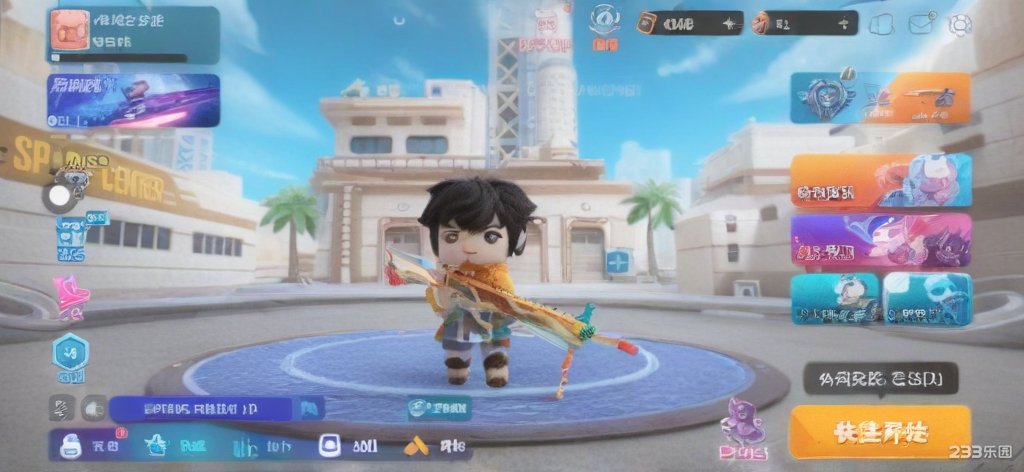The height and width of the screenshot is (472, 1024).
Task: Start a match with the orange button
Action: click(880, 432)
